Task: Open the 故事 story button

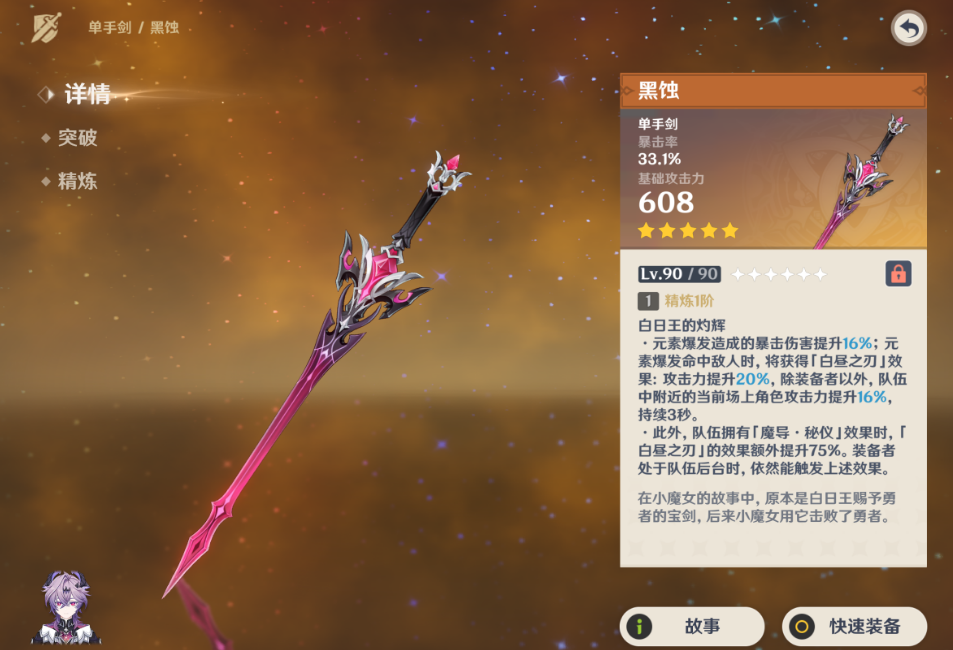Action: [x=692, y=627]
